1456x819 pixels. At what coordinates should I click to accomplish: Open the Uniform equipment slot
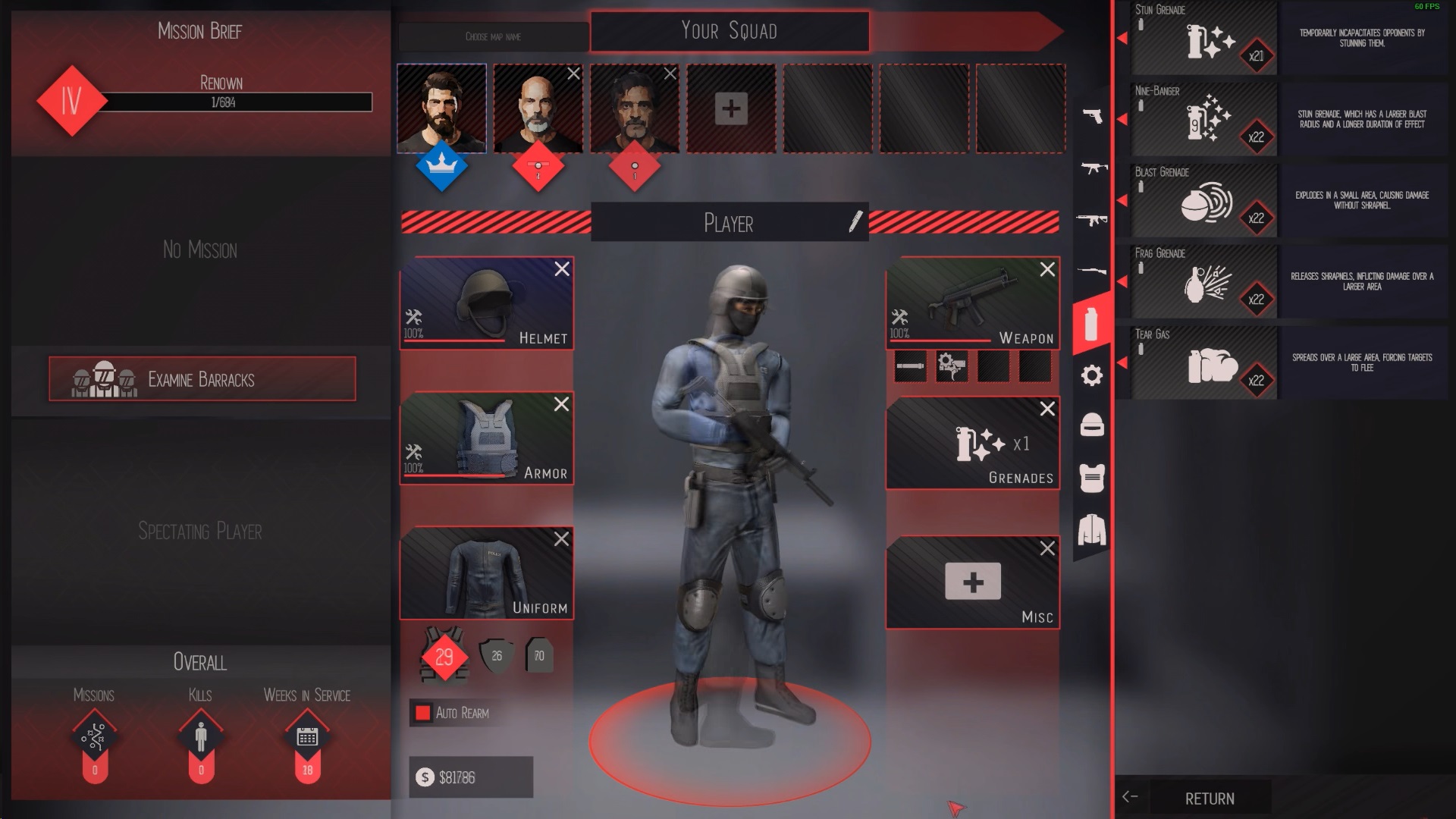[x=486, y=573]
